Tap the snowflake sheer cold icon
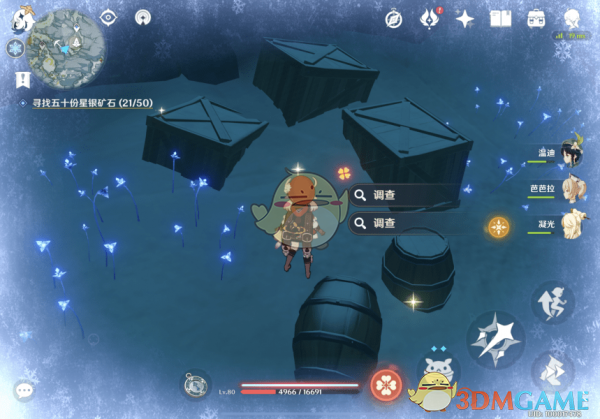 (x=14, y=48)
